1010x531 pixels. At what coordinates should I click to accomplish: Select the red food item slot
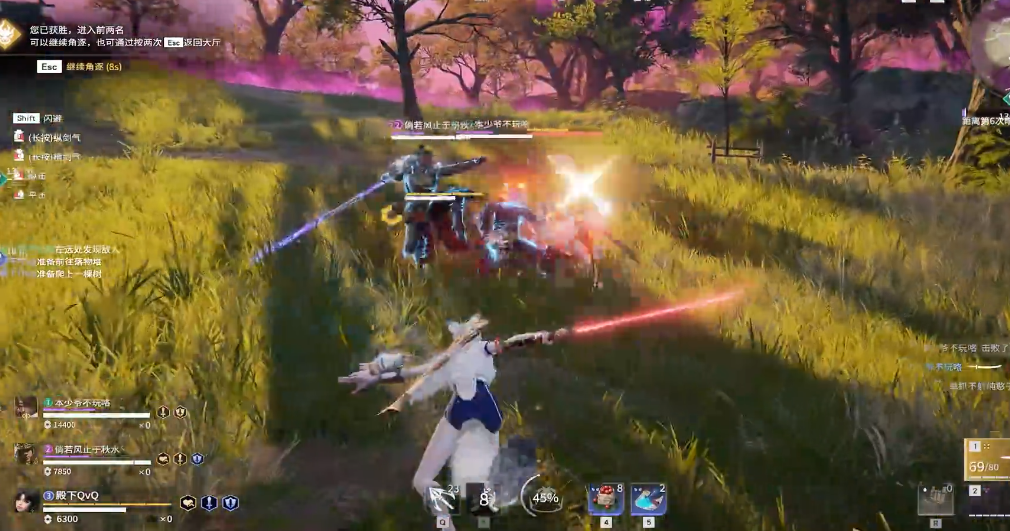[x=605, y=497]
